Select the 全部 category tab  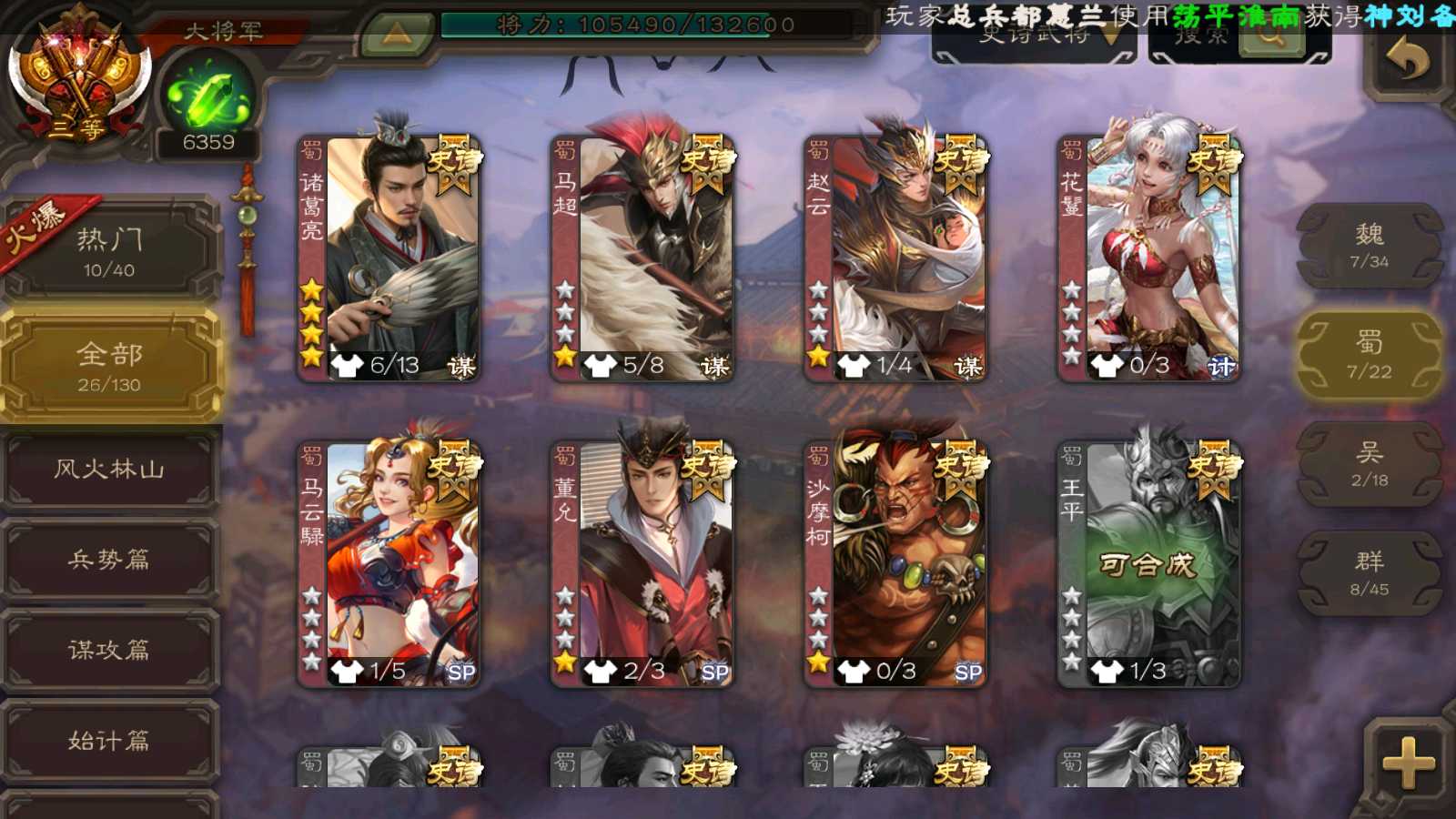[x=109, y=366]
